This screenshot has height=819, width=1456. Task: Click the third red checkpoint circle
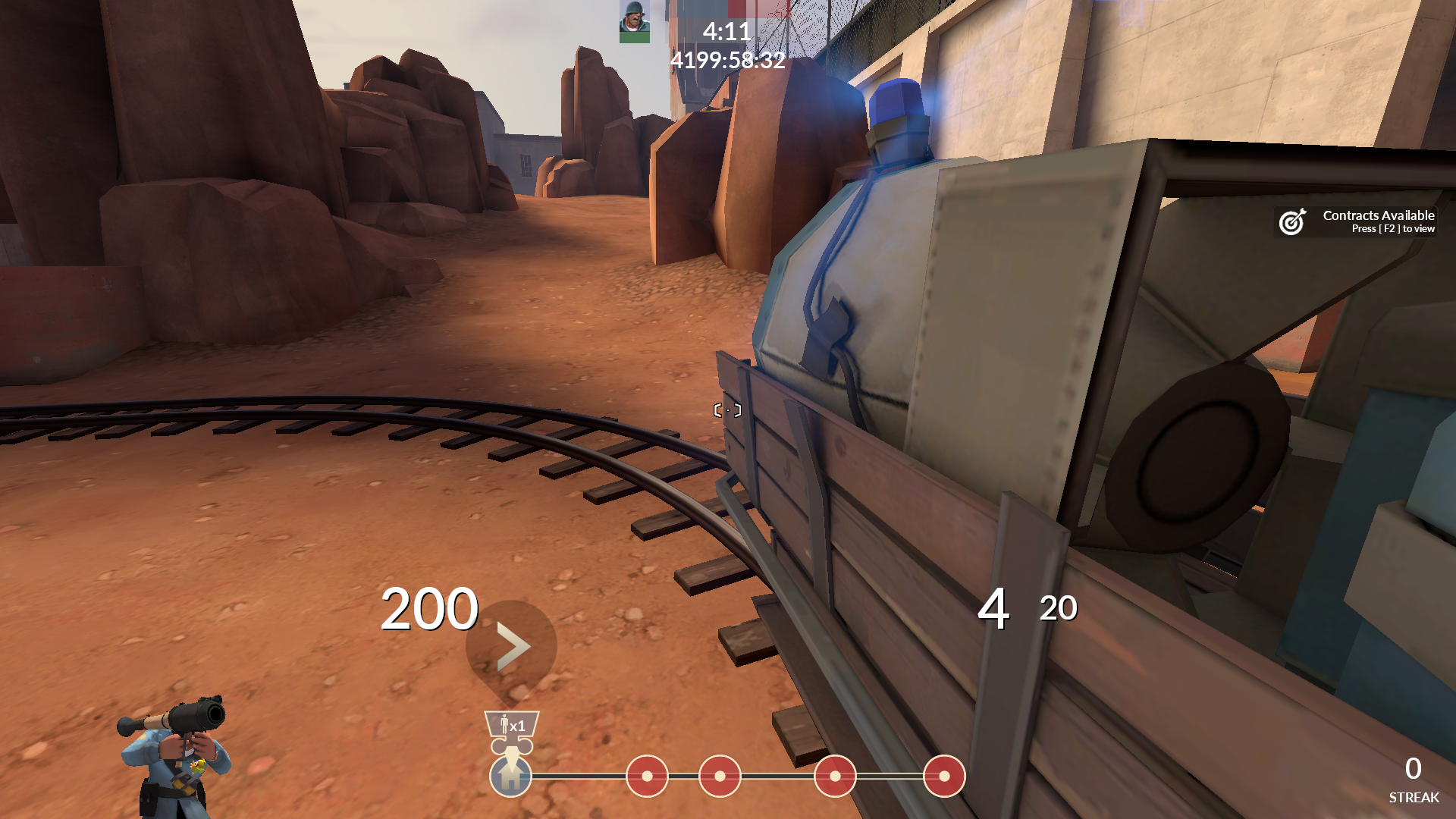click(835, 777)
